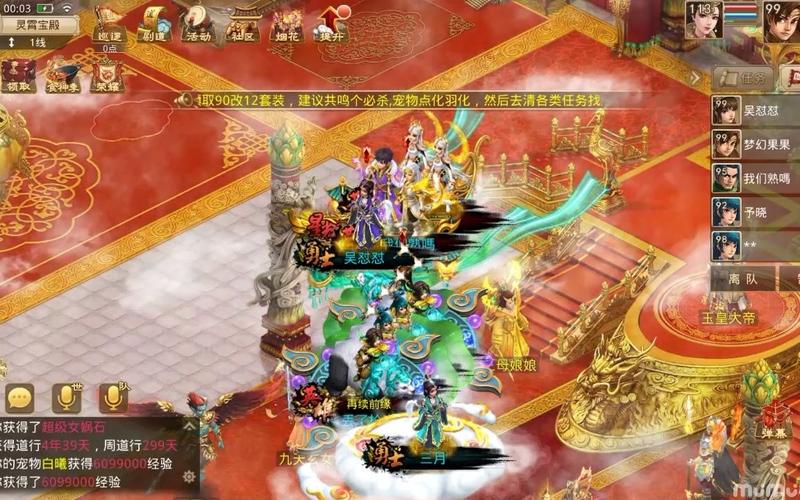Image resolution: width=800 pixels, height=500 pixels.
Task: Activate the team voice chat microphone
Action: point(113,398)
